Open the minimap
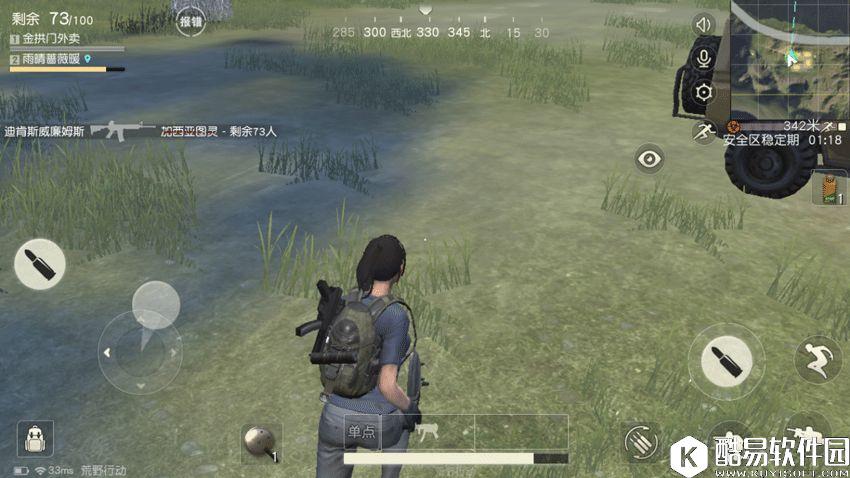 [790, 58]
